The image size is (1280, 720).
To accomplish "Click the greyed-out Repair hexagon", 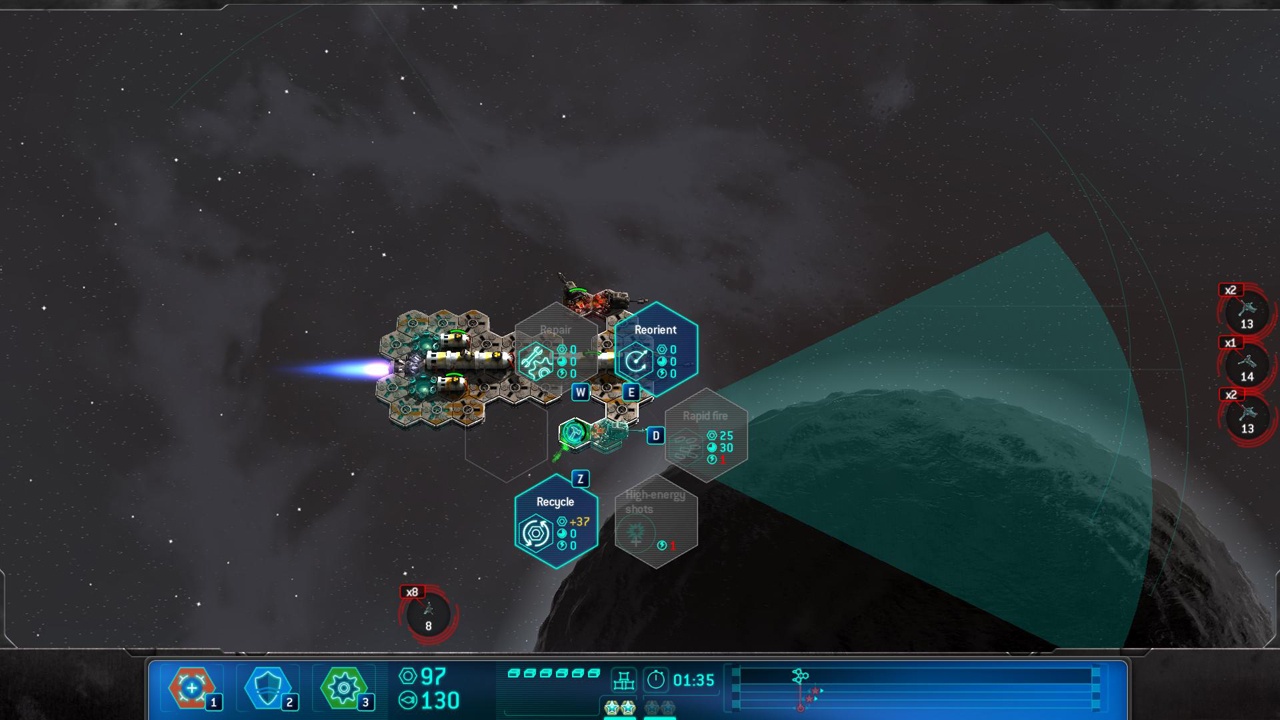I will [555, 349].
